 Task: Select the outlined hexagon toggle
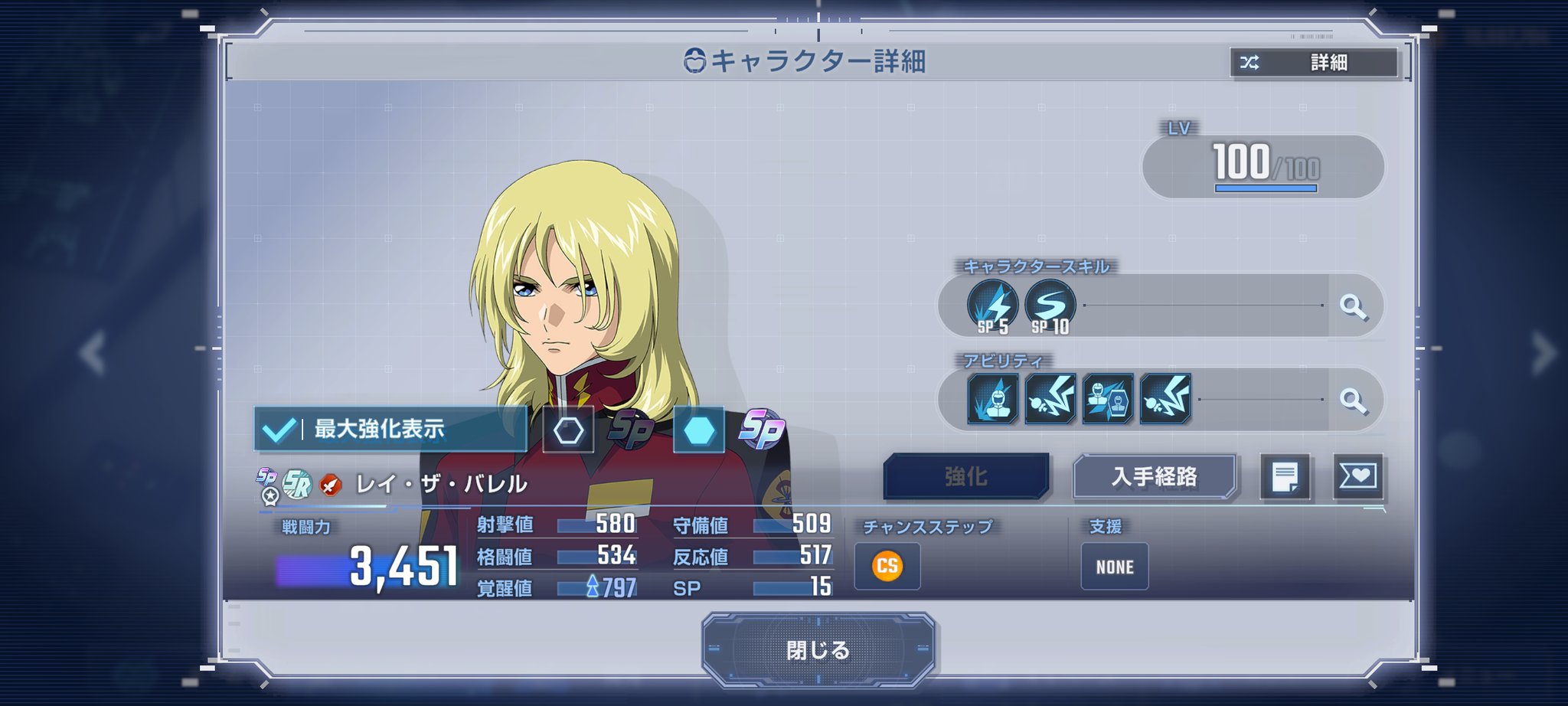(x=568, y=430)
